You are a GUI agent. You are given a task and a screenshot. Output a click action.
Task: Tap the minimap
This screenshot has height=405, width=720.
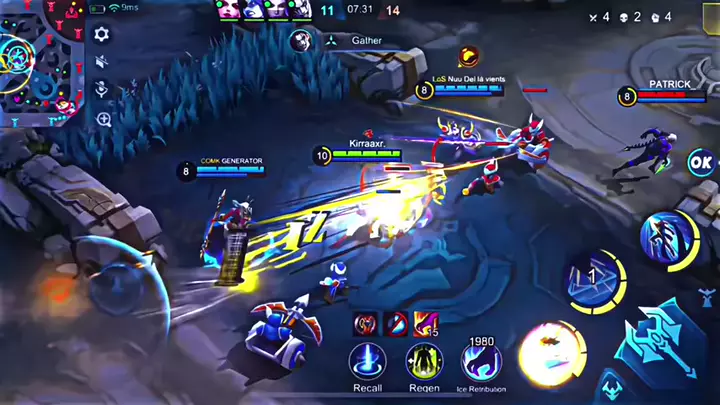40,62
